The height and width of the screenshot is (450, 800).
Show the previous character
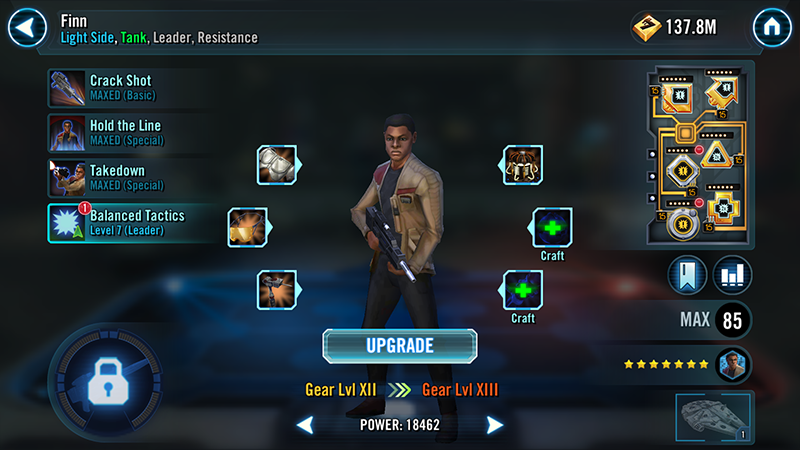[306, 425]
